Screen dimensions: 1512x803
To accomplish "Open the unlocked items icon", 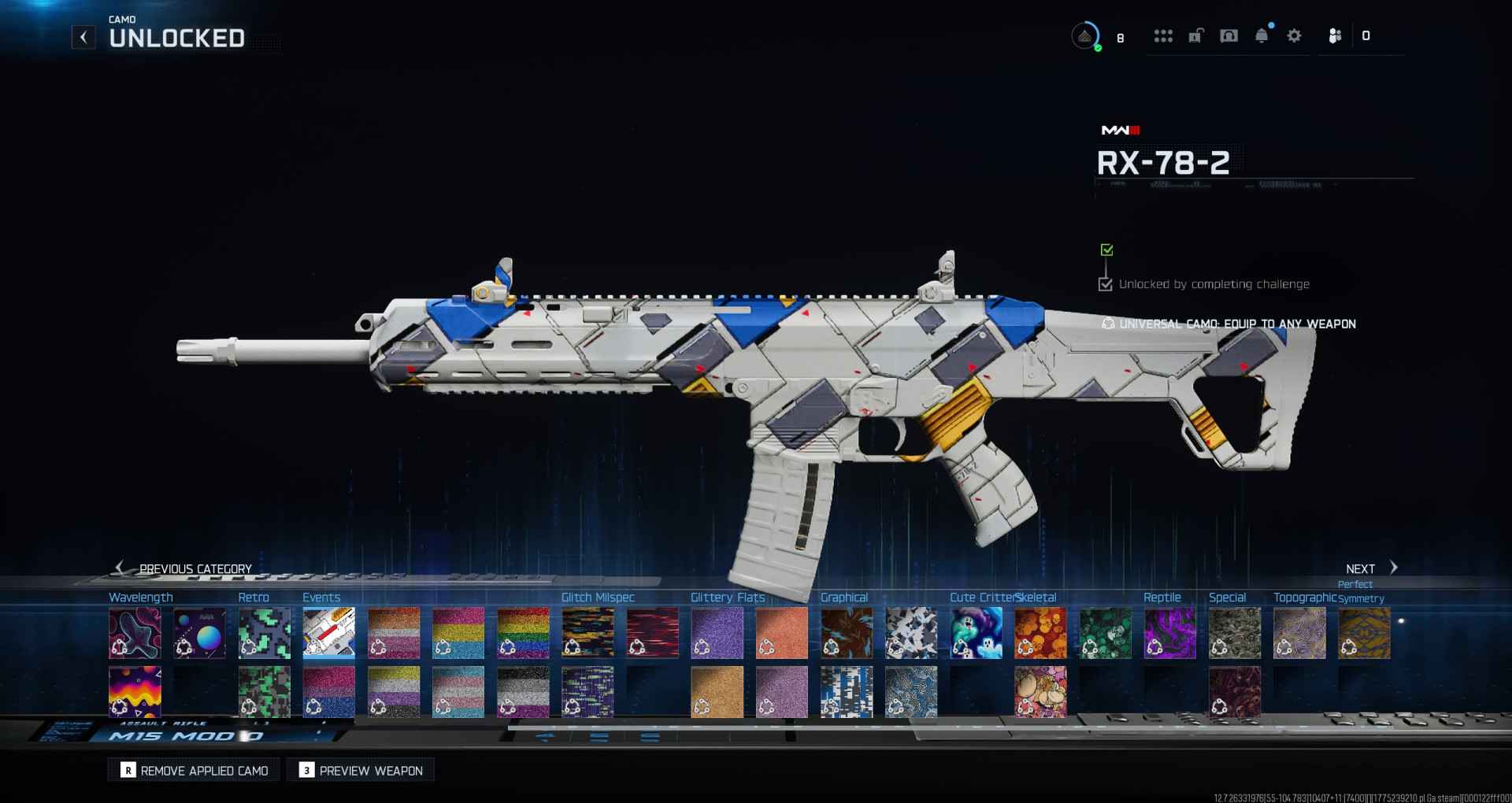I will (1196, 35).
